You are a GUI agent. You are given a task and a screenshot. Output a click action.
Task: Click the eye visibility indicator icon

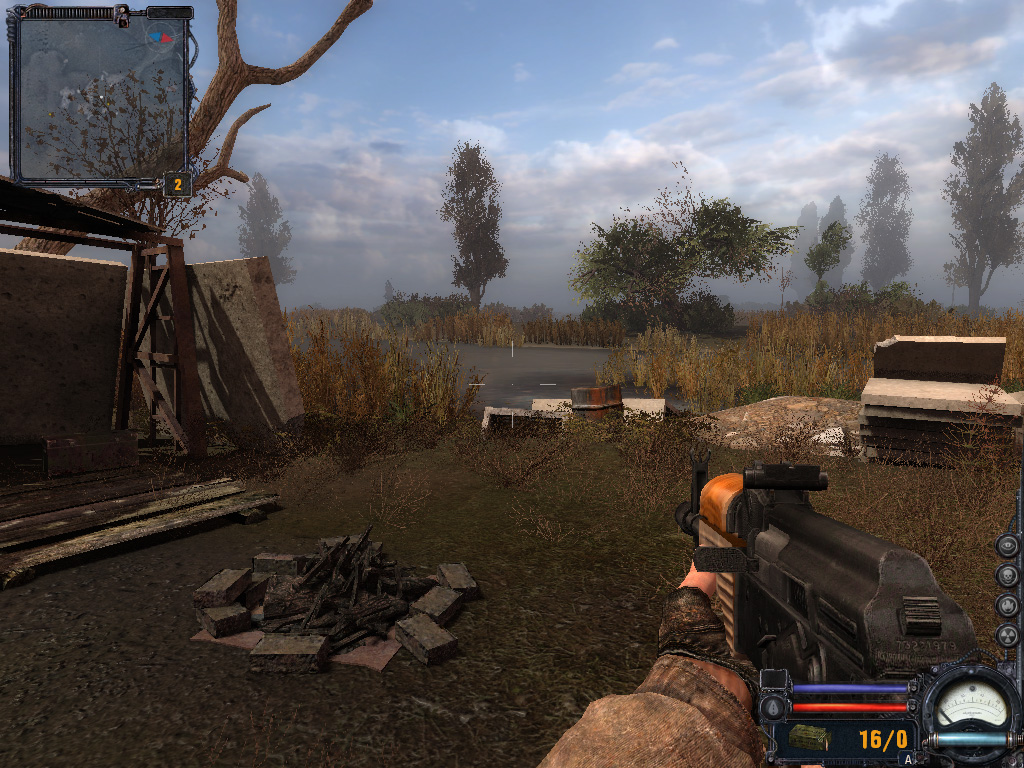pos(1008,545)
